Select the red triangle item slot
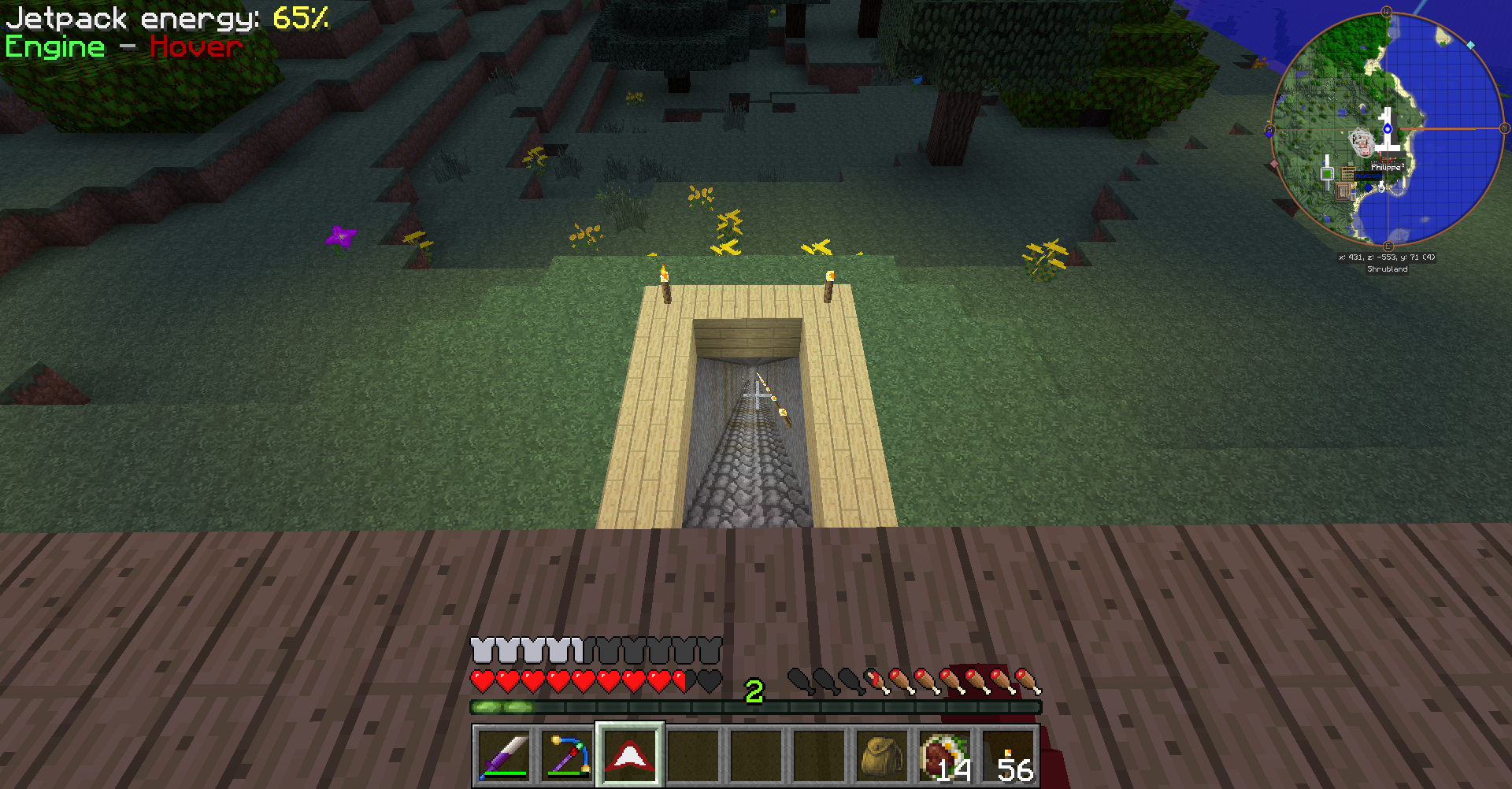This screenshot has width=1512, height=789. pos(630,756)
